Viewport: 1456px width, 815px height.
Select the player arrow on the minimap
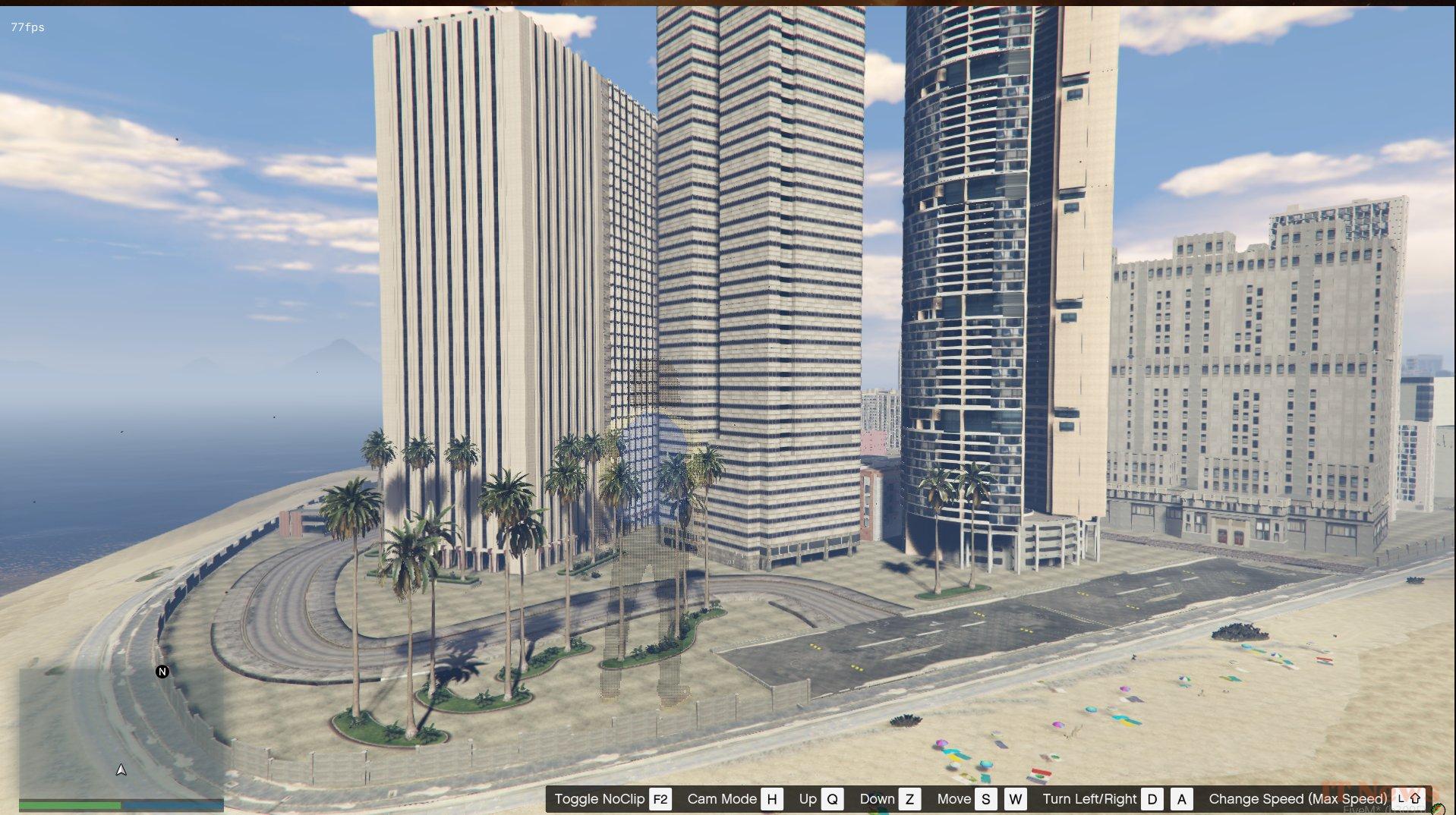(120, 769)
